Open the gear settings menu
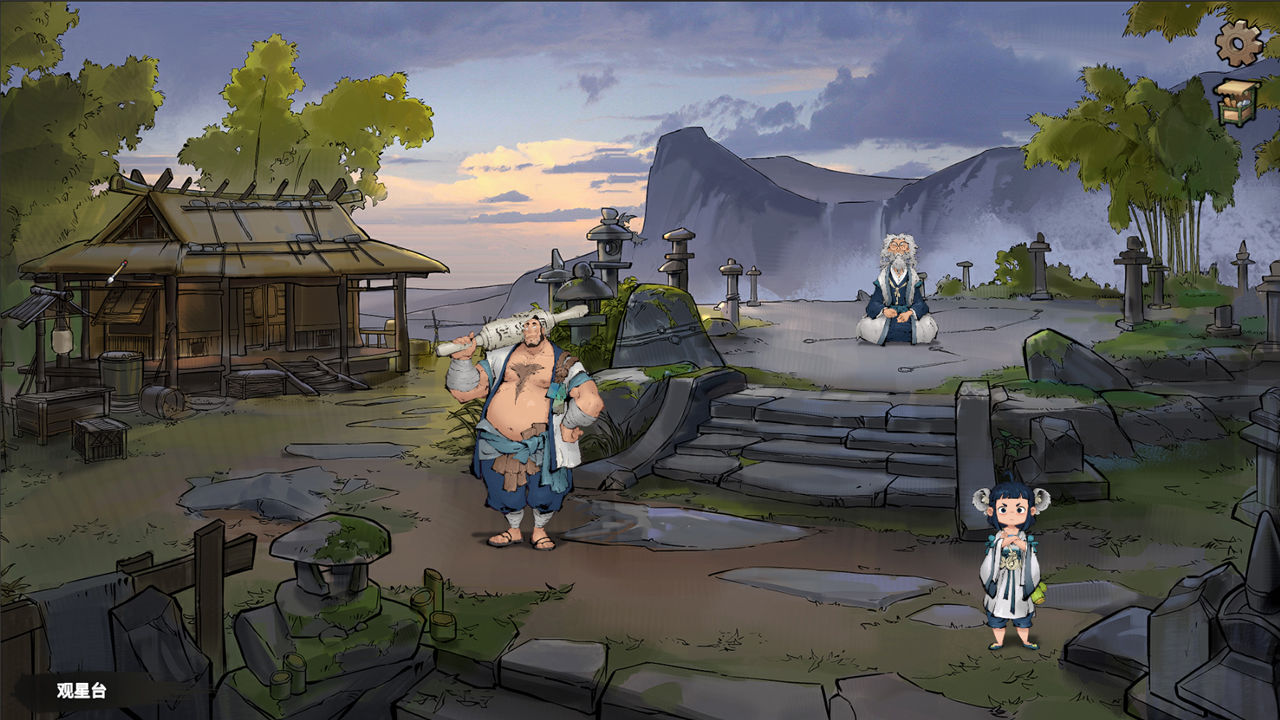The width and height of the screenshot is (1280, 720). [1238, 42]
